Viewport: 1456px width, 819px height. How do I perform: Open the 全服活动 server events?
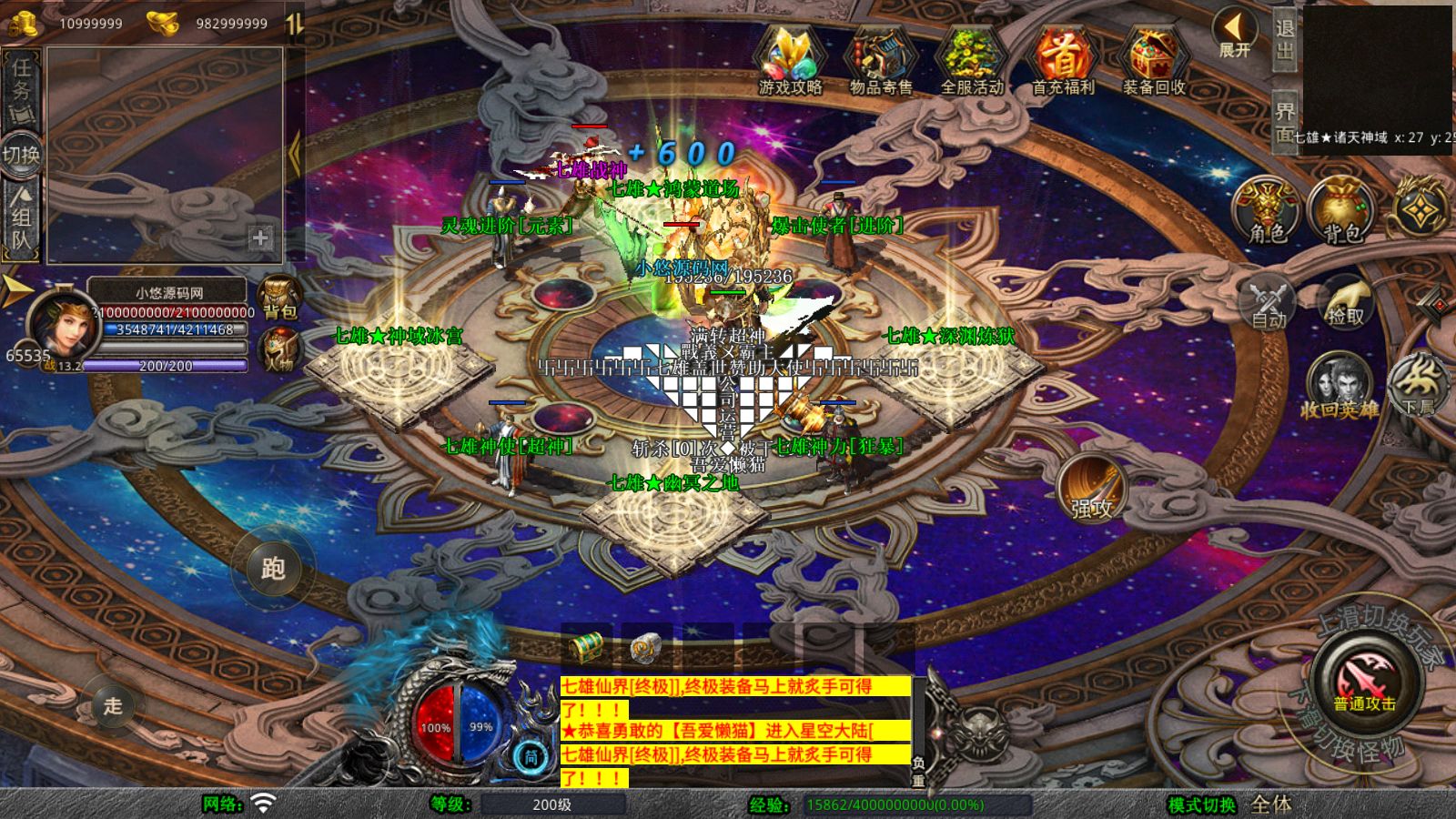tap(971, 61)
